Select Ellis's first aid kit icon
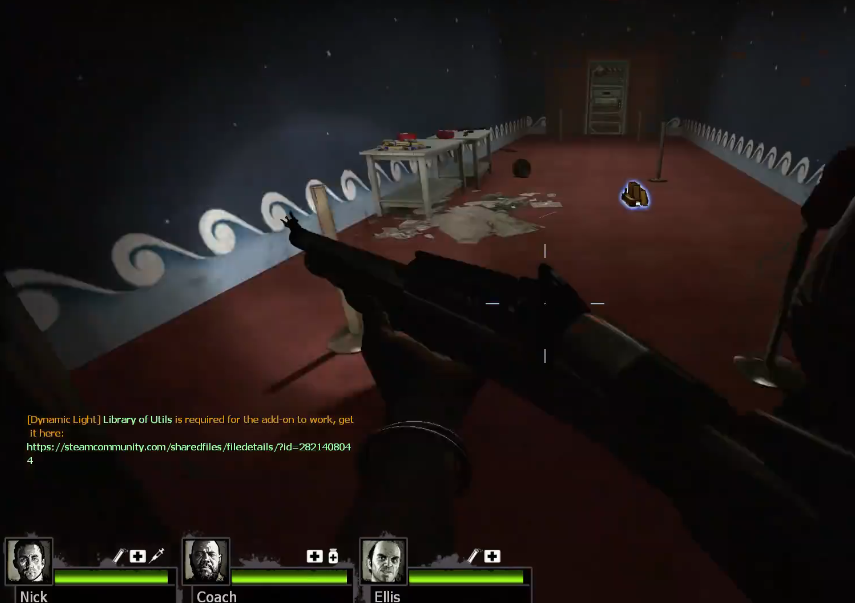This screenshot has width=855, height=603. [492, 556]
